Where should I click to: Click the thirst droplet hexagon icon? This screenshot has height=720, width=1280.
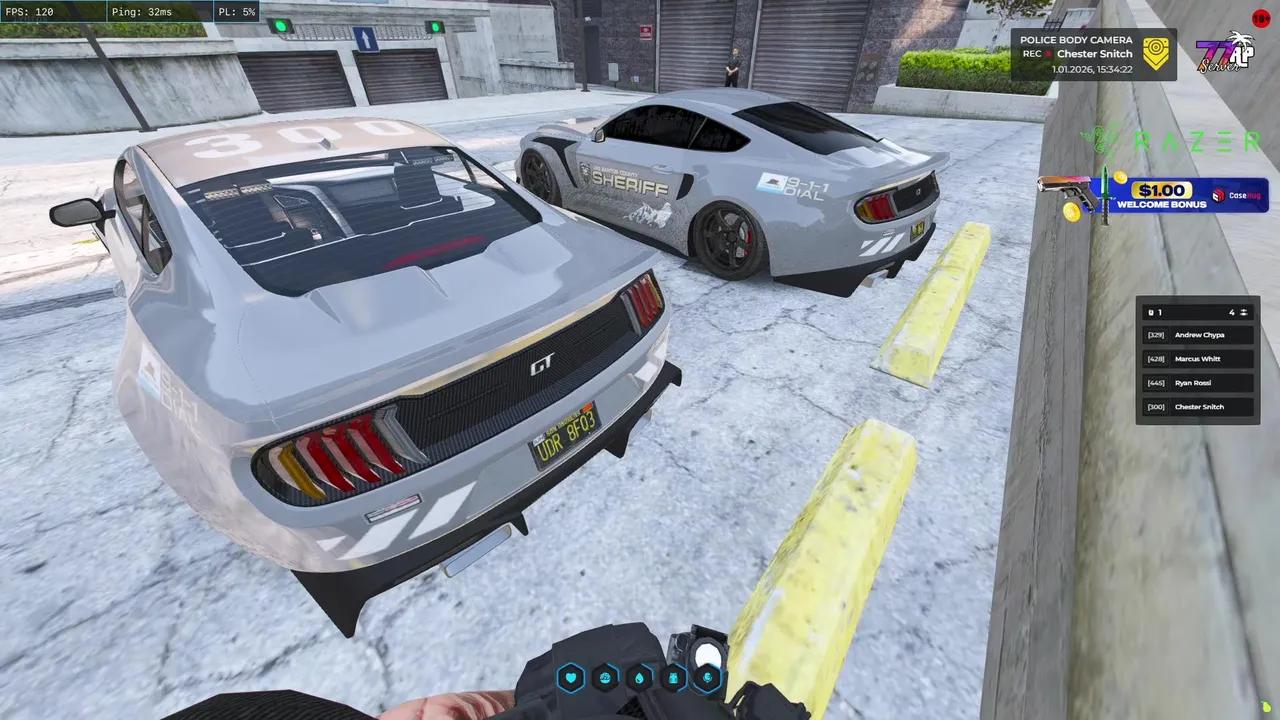pos(638,678)
